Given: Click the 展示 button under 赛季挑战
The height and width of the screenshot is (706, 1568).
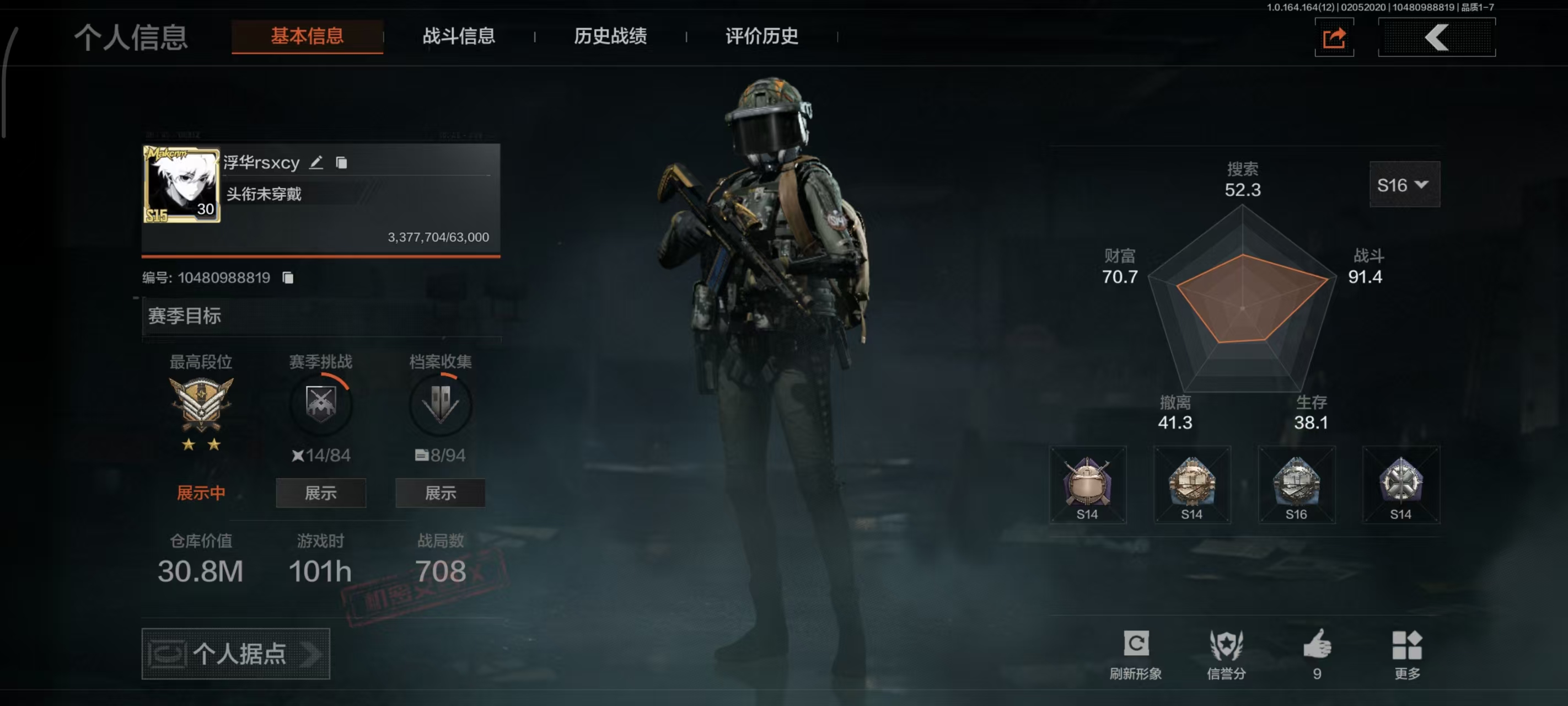Looking at the screenshot, I should (x=320, y=493).
